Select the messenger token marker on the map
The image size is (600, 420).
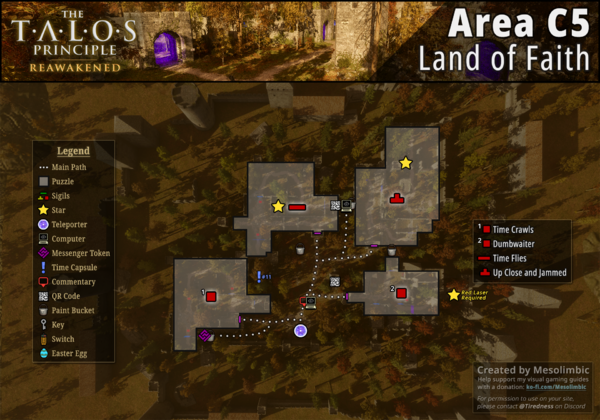click(x=205, y=335)
